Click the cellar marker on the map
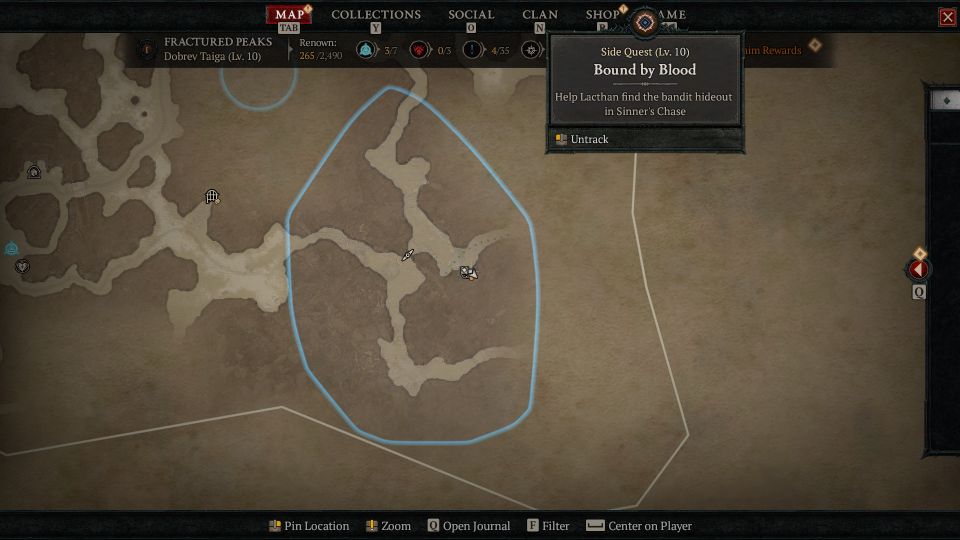The width and height of the screenshot is (960, 540). pos(34,172)
